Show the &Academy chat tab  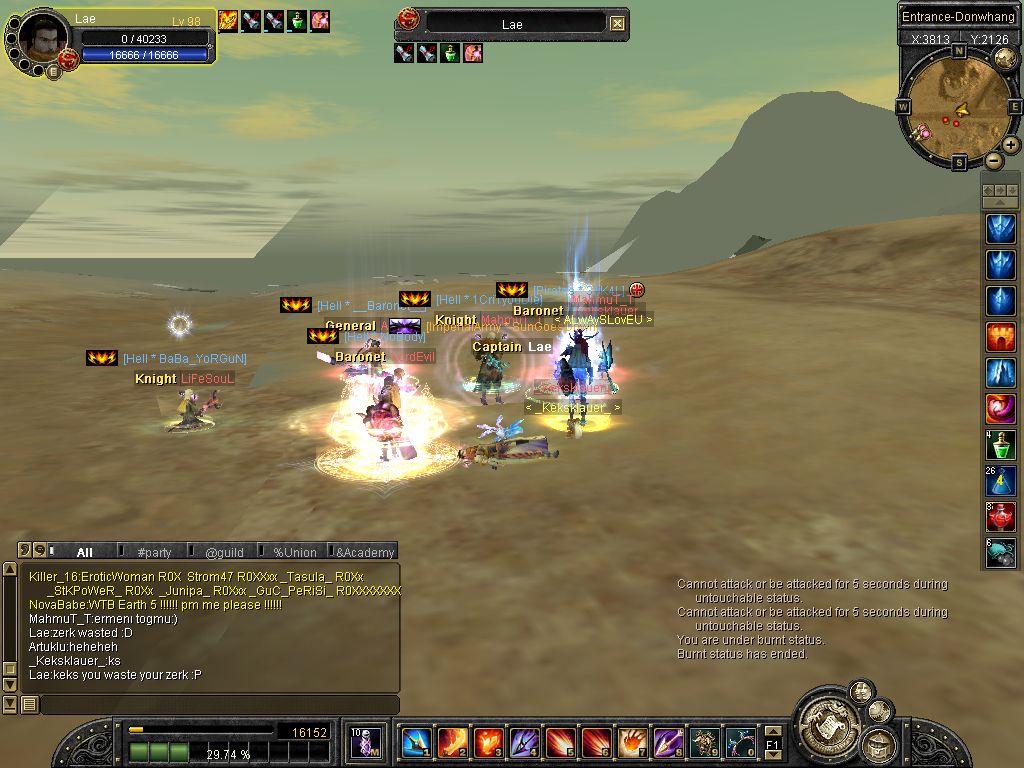tap(365, 552)
